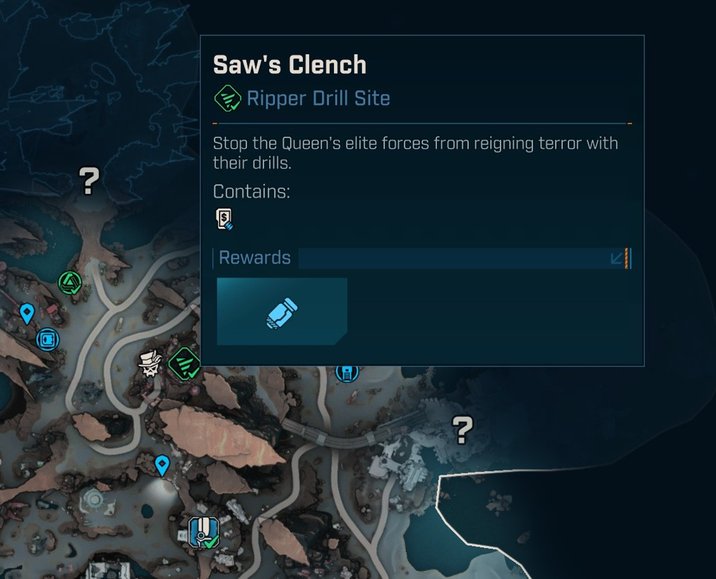Open the blue safe icon on map
Image resolution: width=716 pixels, height=579 pixels.
coord(47,340)
